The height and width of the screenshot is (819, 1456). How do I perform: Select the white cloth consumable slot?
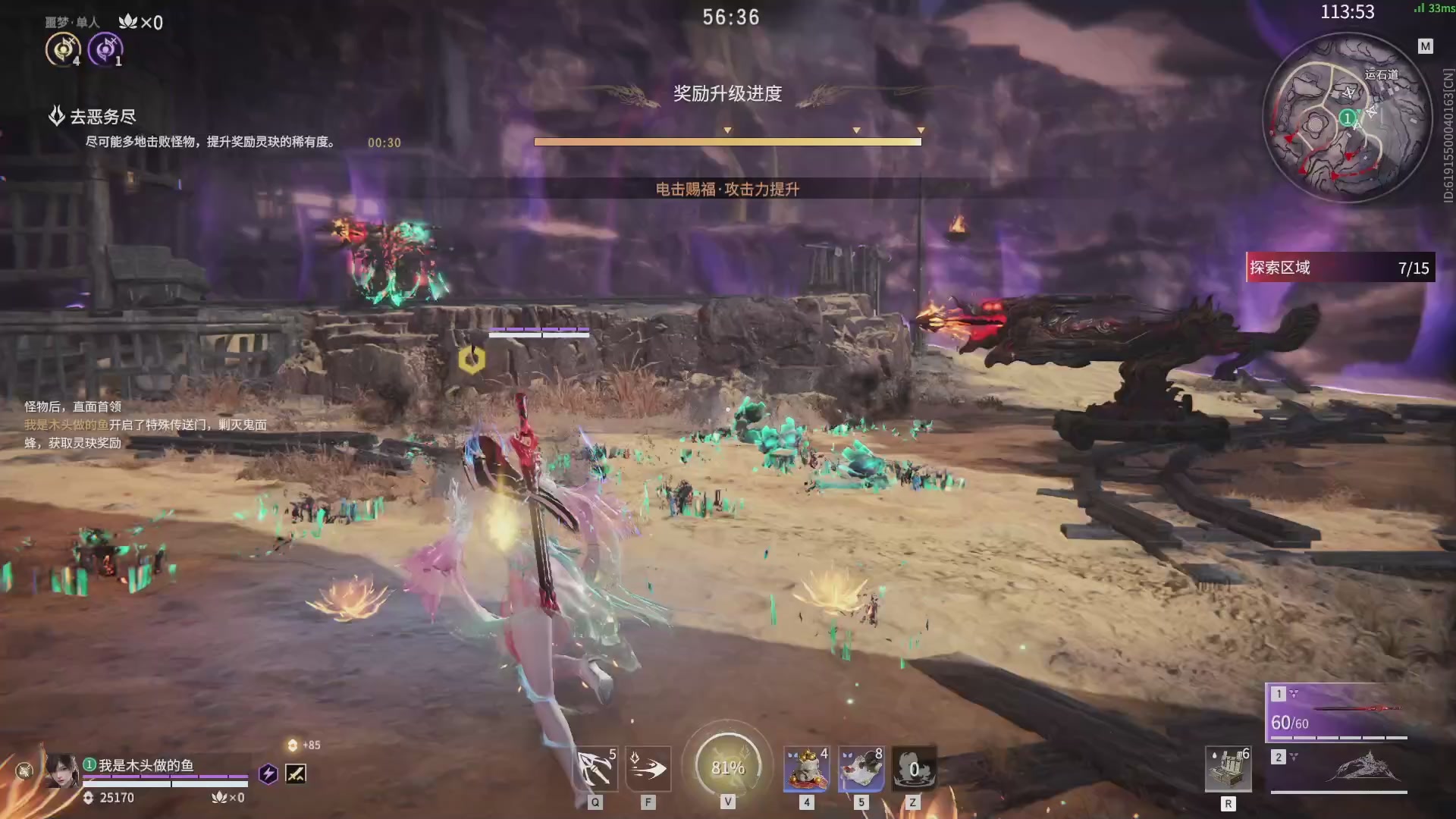[861, 769]
